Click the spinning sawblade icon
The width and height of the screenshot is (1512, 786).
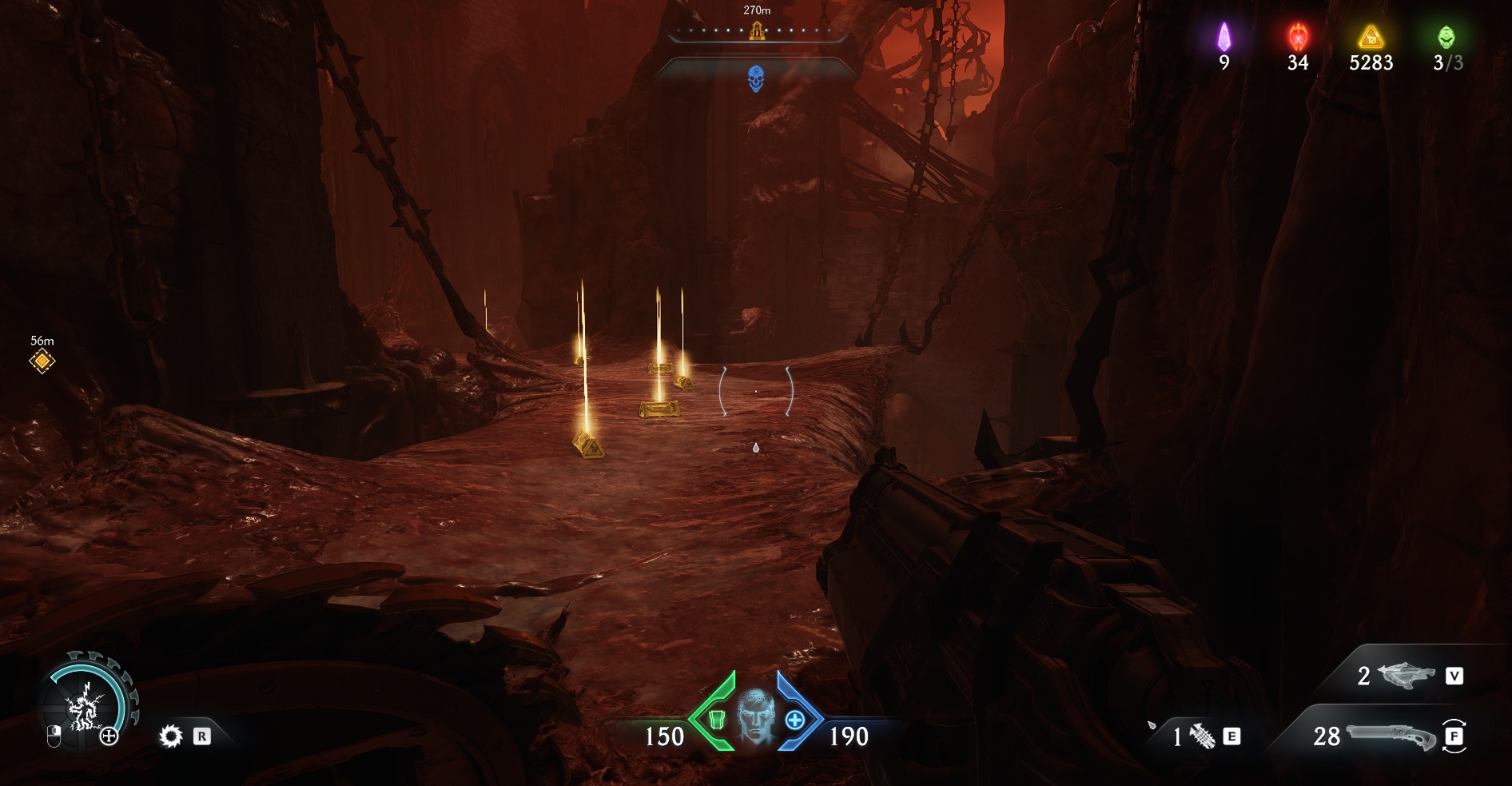coord(170,736)
